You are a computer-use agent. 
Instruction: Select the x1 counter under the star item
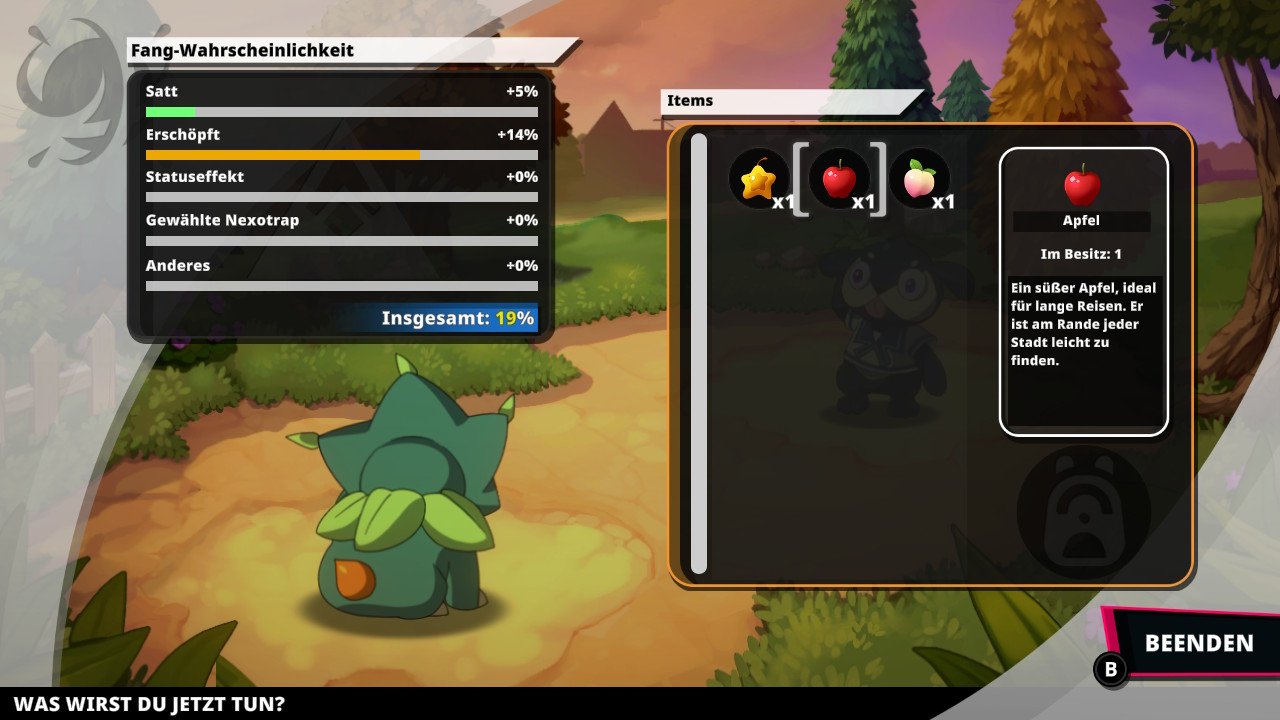(782, 200)
